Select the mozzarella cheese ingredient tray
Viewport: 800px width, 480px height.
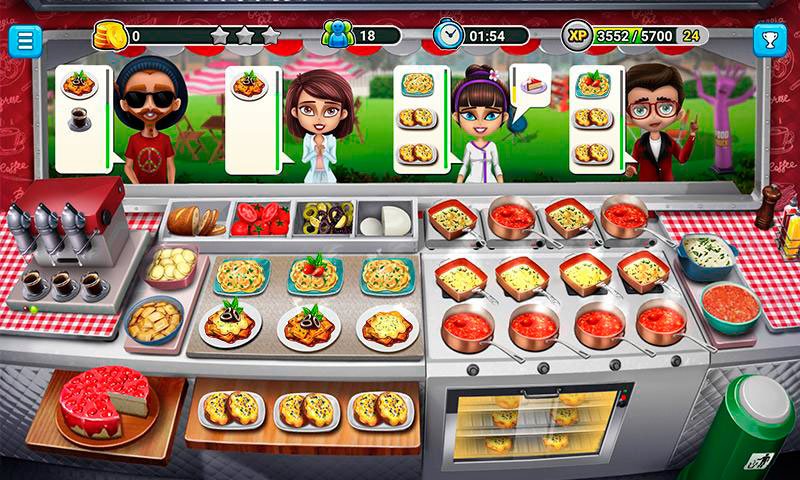(387, 218)
